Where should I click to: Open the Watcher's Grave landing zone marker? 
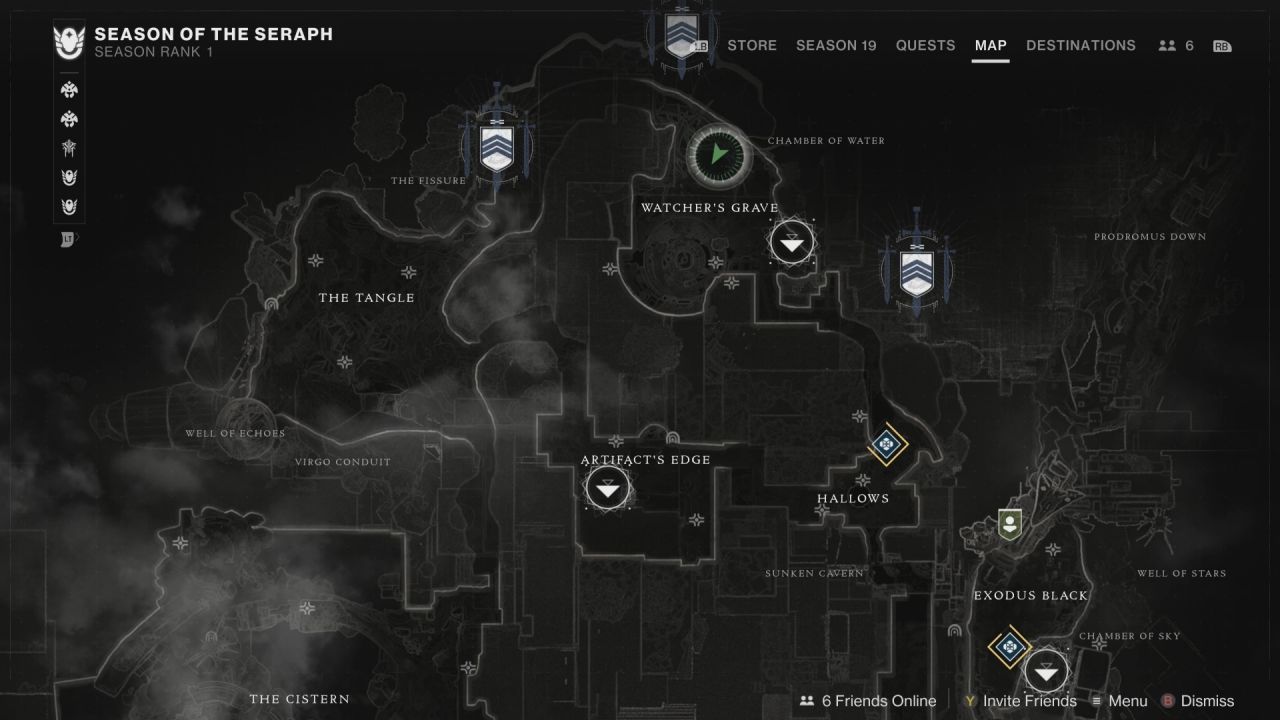pos(791,241)
